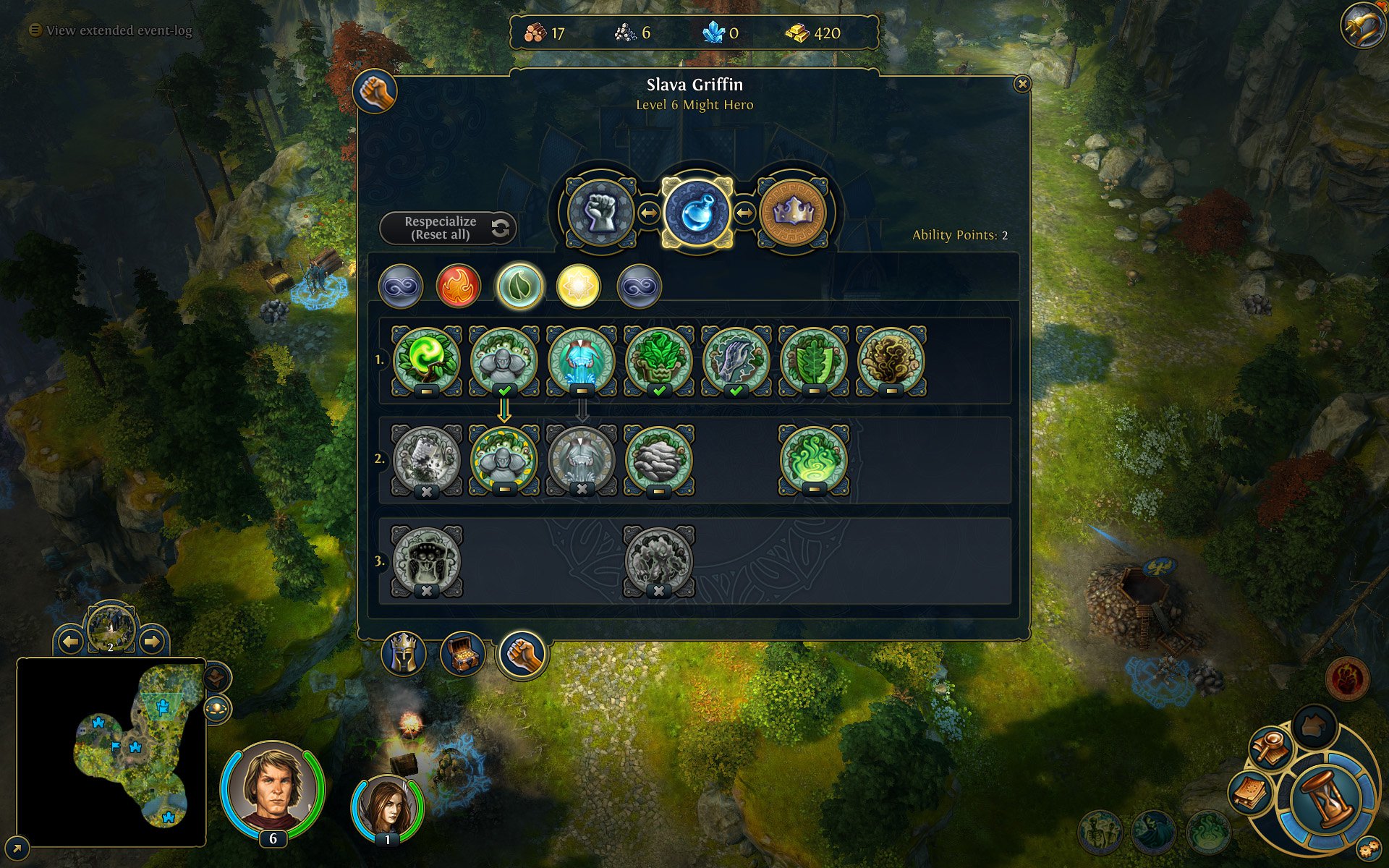Select the grey stone pile ability

tap(658, 459)
